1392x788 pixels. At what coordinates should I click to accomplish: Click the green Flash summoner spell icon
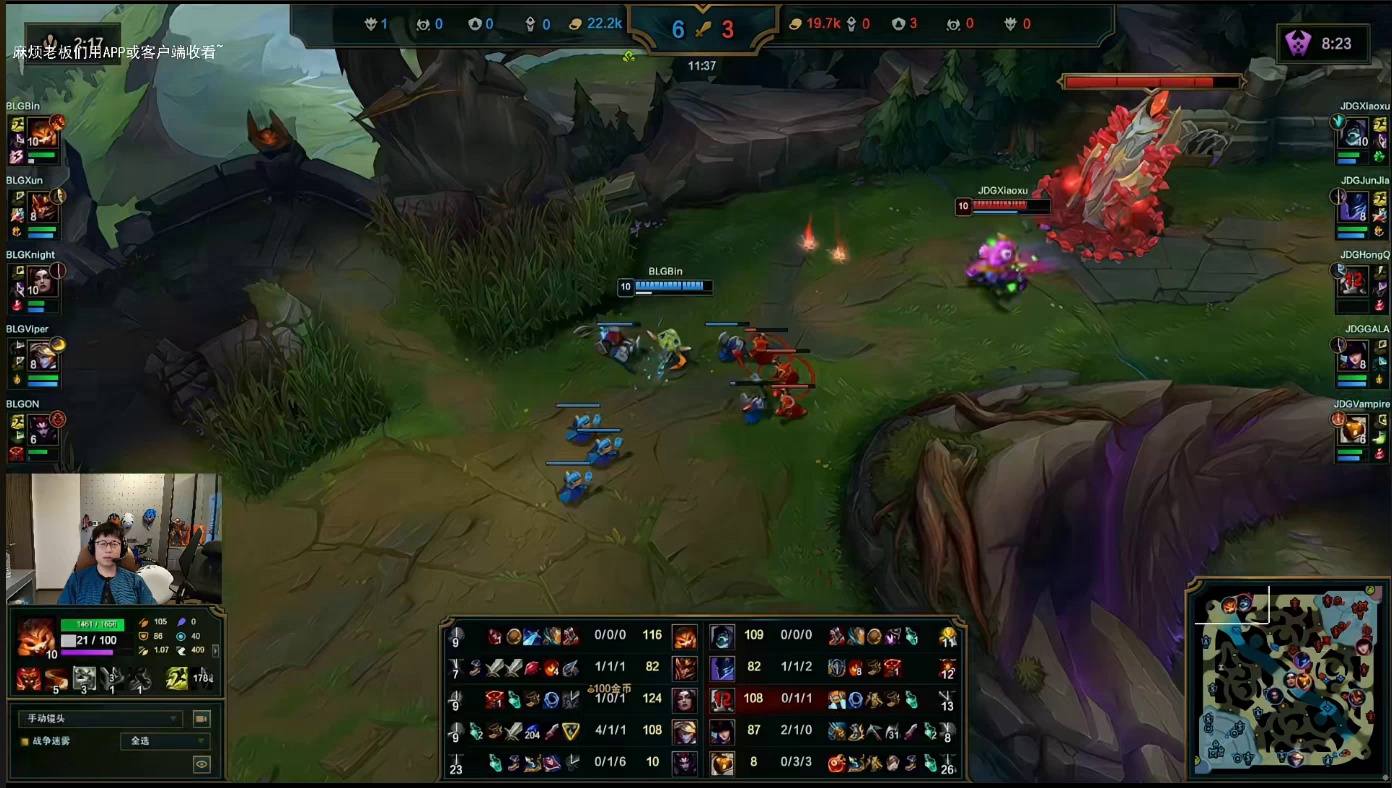(x=176, y=679)
